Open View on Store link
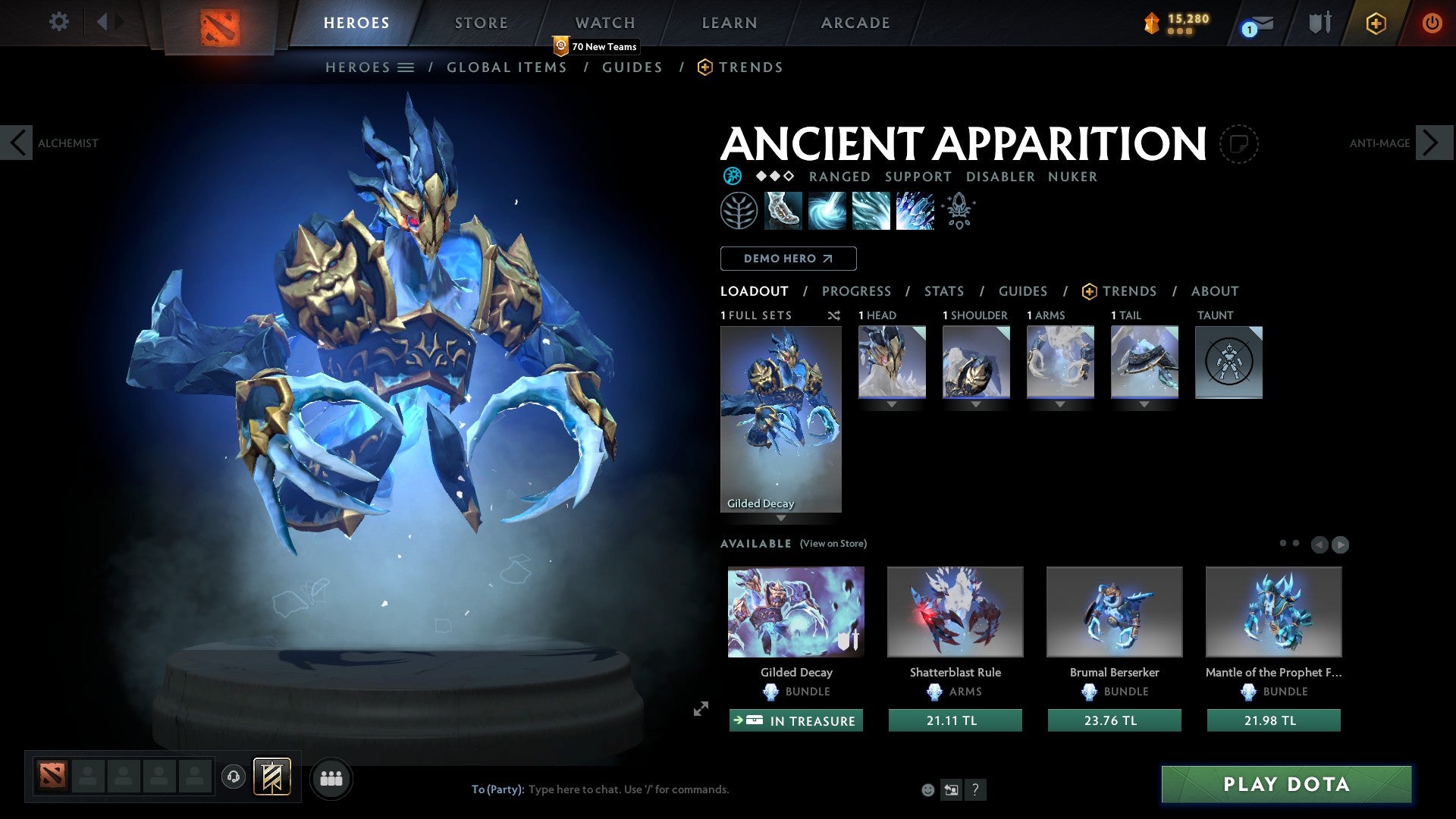1456x819 pixels. coord(832,544)
